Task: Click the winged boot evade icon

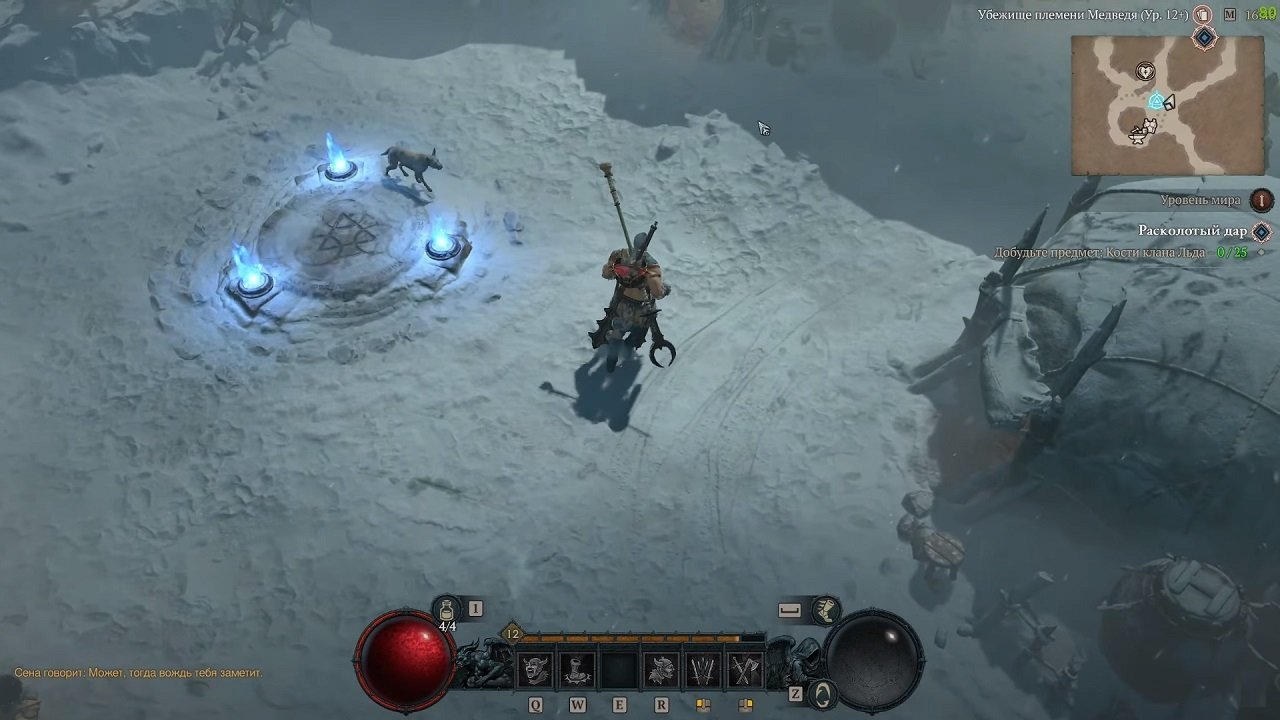Action: (826, 609)
